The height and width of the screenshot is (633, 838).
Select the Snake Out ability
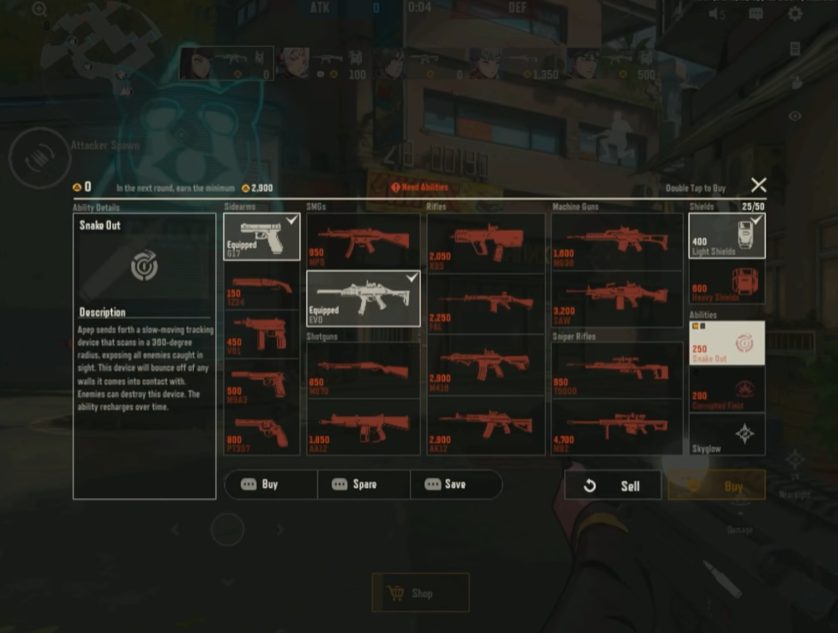coord(727,343)
